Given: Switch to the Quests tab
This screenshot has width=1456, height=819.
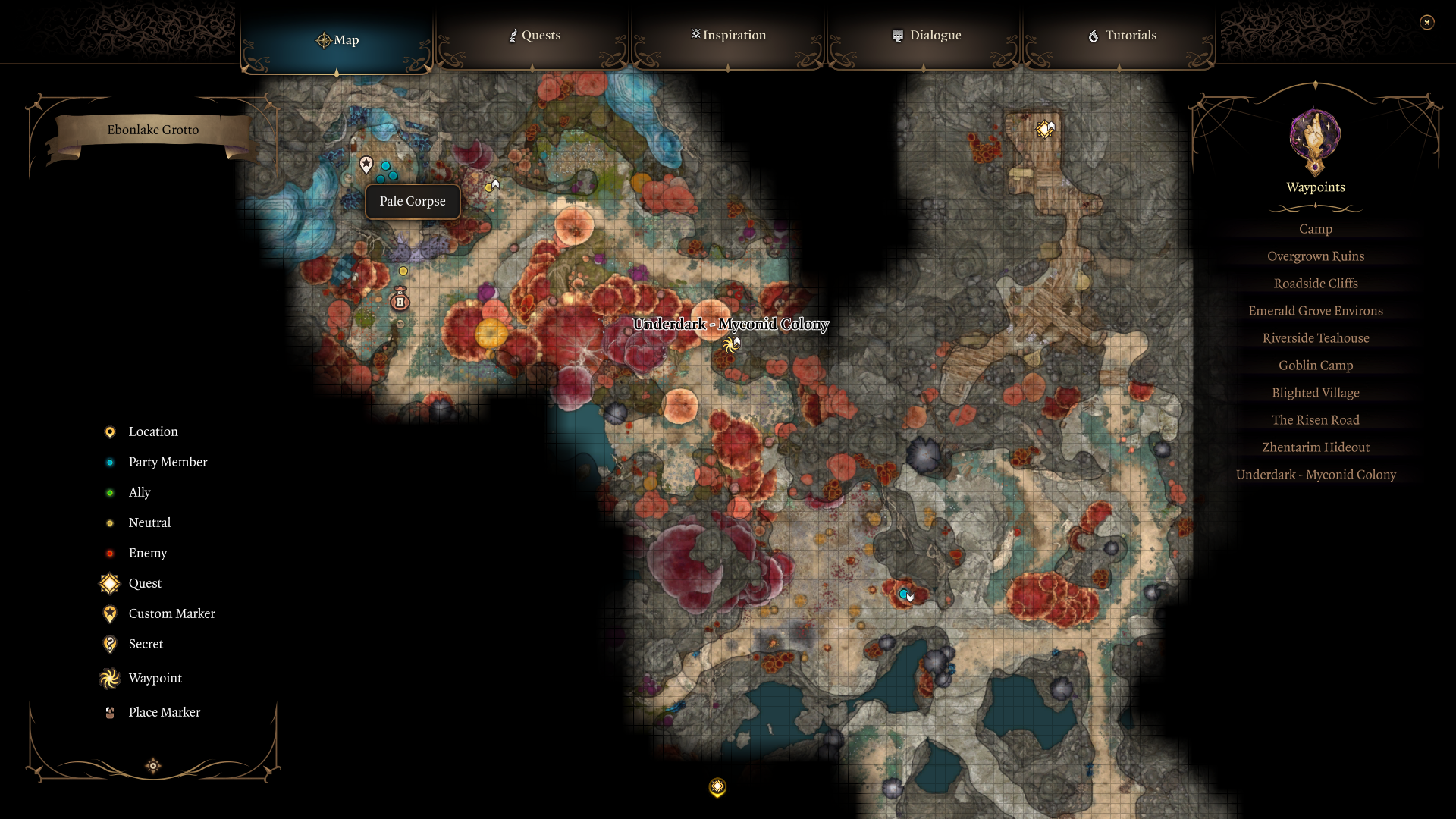Looking at the screenshot, I should coord(534,35).
